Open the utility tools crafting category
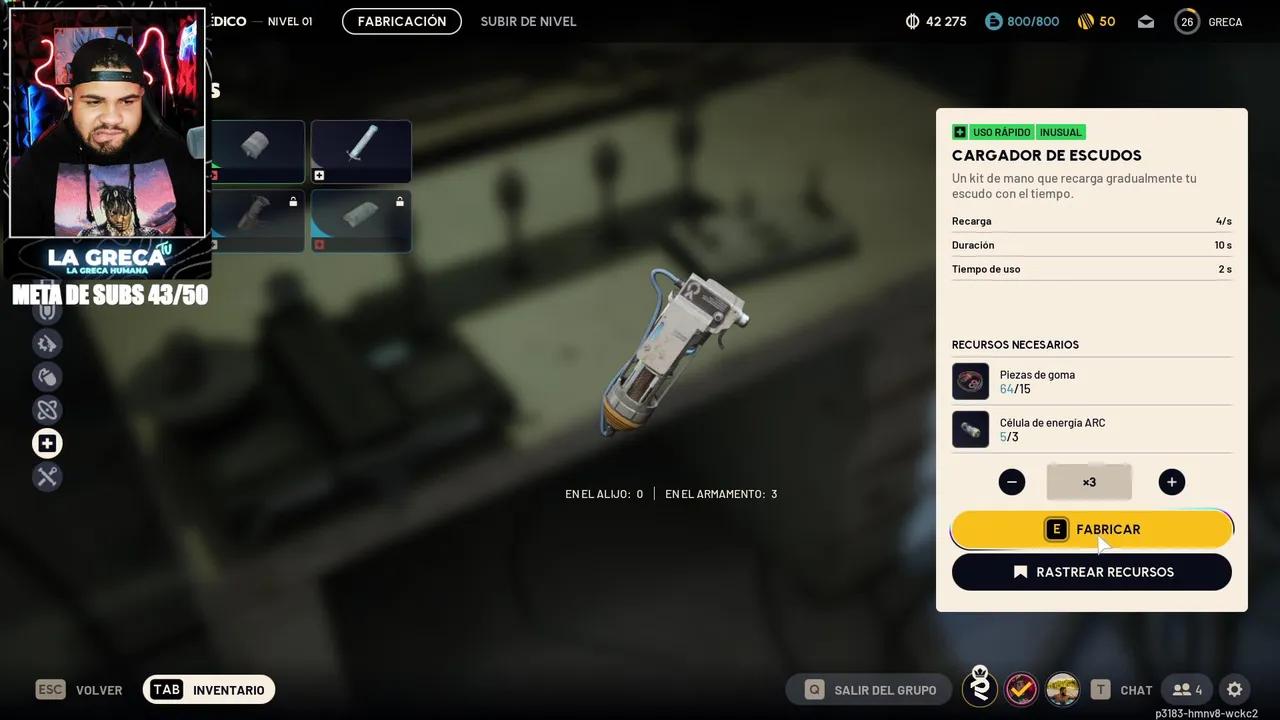 pos(47,476)
